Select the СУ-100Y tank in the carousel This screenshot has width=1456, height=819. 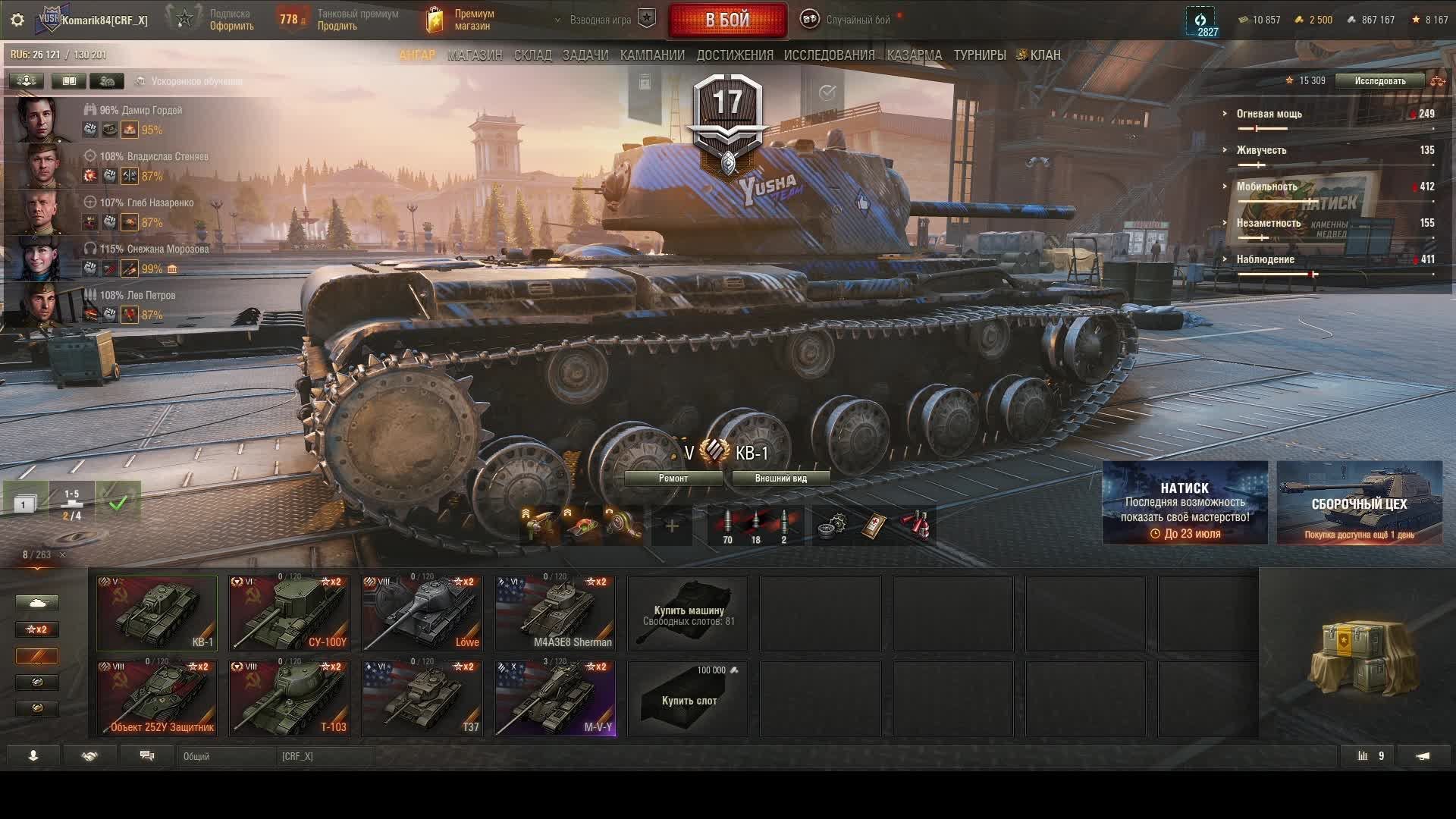290,613
